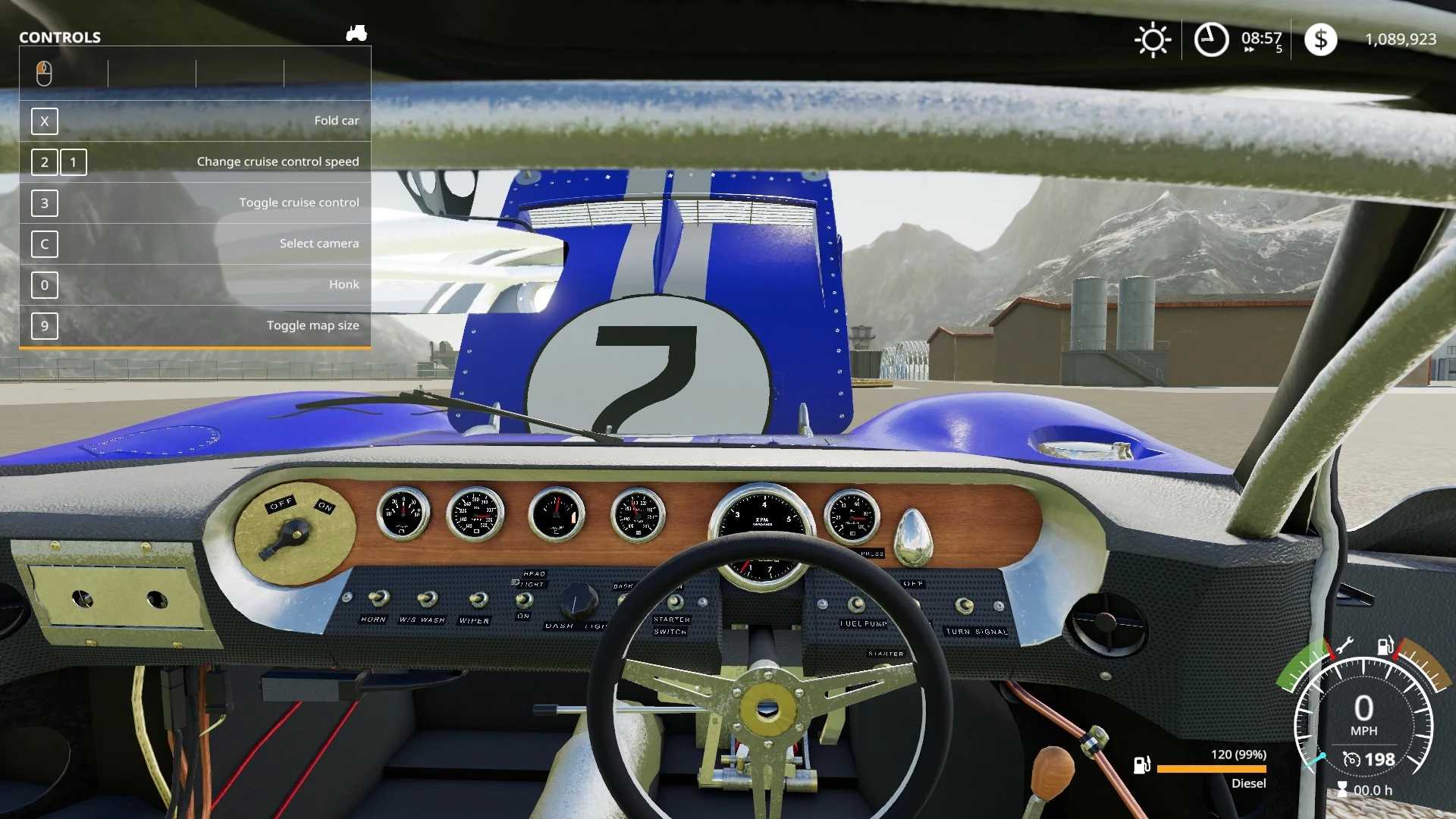Click the cruise control speed icon
The height and width of the screenshot is (819, 1456).
tap(1351, 760)
